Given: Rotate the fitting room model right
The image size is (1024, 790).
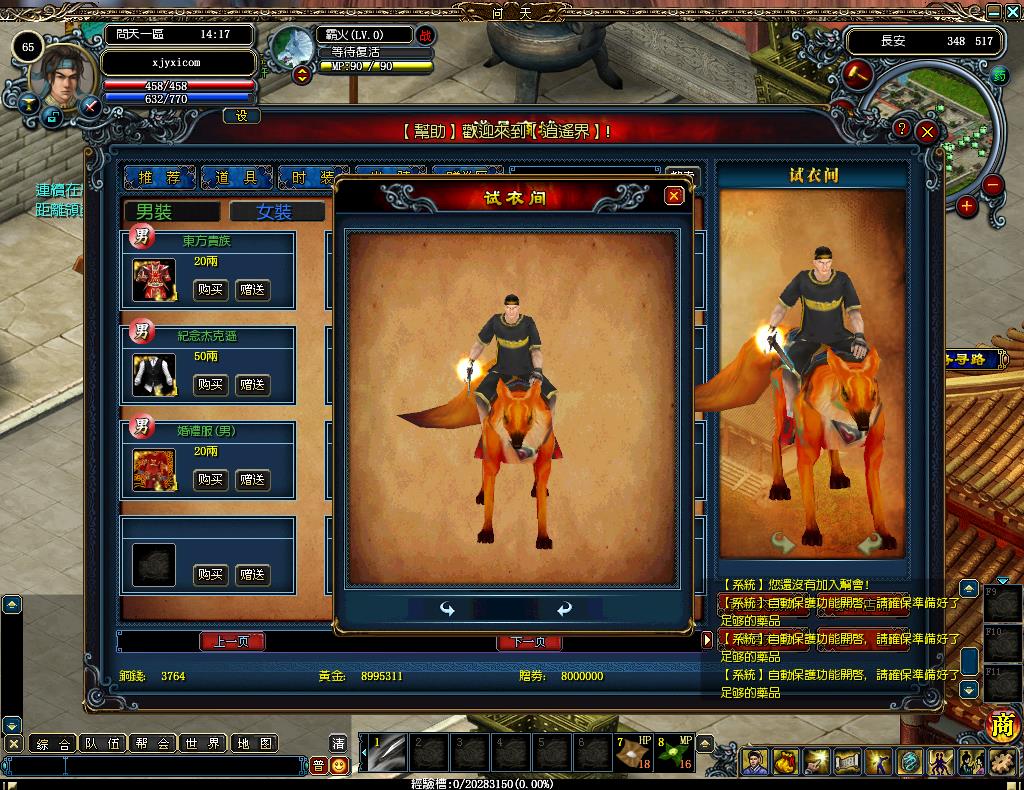Looking at the screenshot, I should (x=565, y=609).
